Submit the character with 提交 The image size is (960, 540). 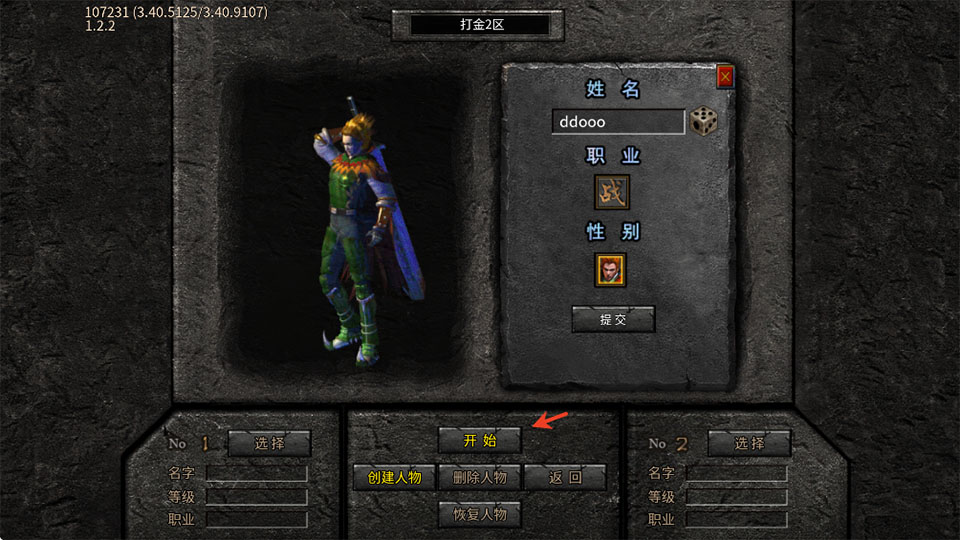pos(613,319)
